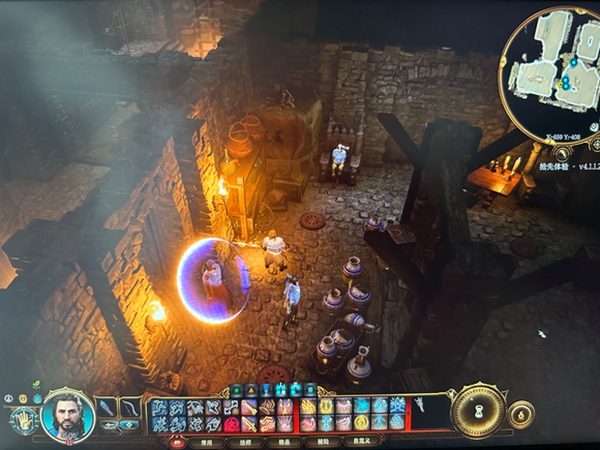Click the round button below the minimap

coord(563,153)
